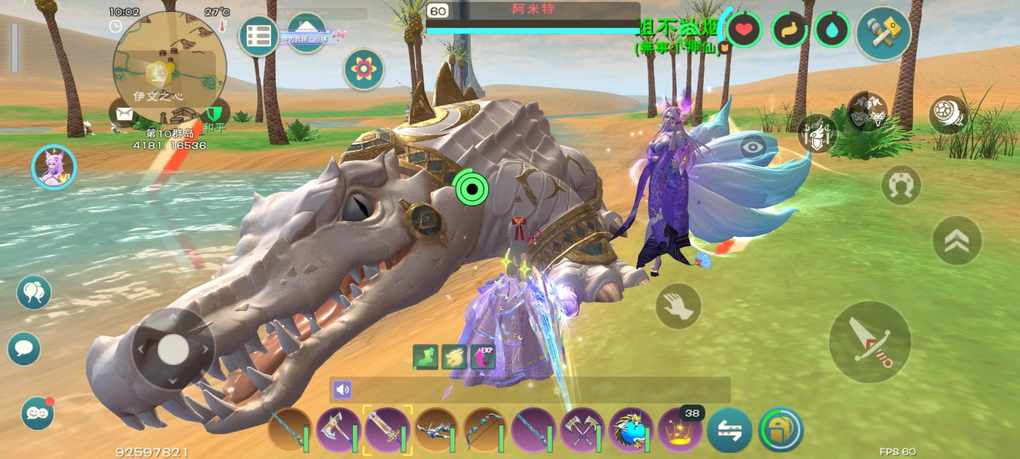
Task: Open the mail envelope icon
Action: [x=124, y=113]
